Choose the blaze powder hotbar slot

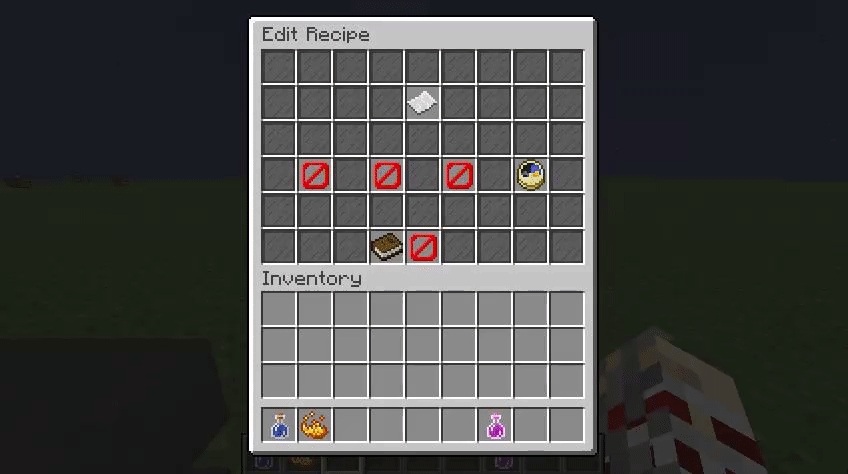[x=316, y=426]
